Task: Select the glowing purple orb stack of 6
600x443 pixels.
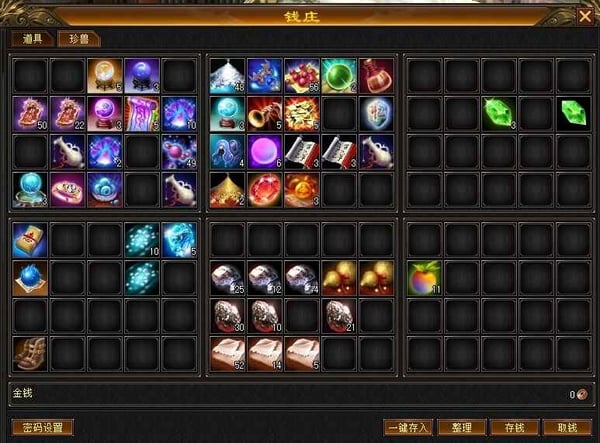Action: click(x=264, y=149)
